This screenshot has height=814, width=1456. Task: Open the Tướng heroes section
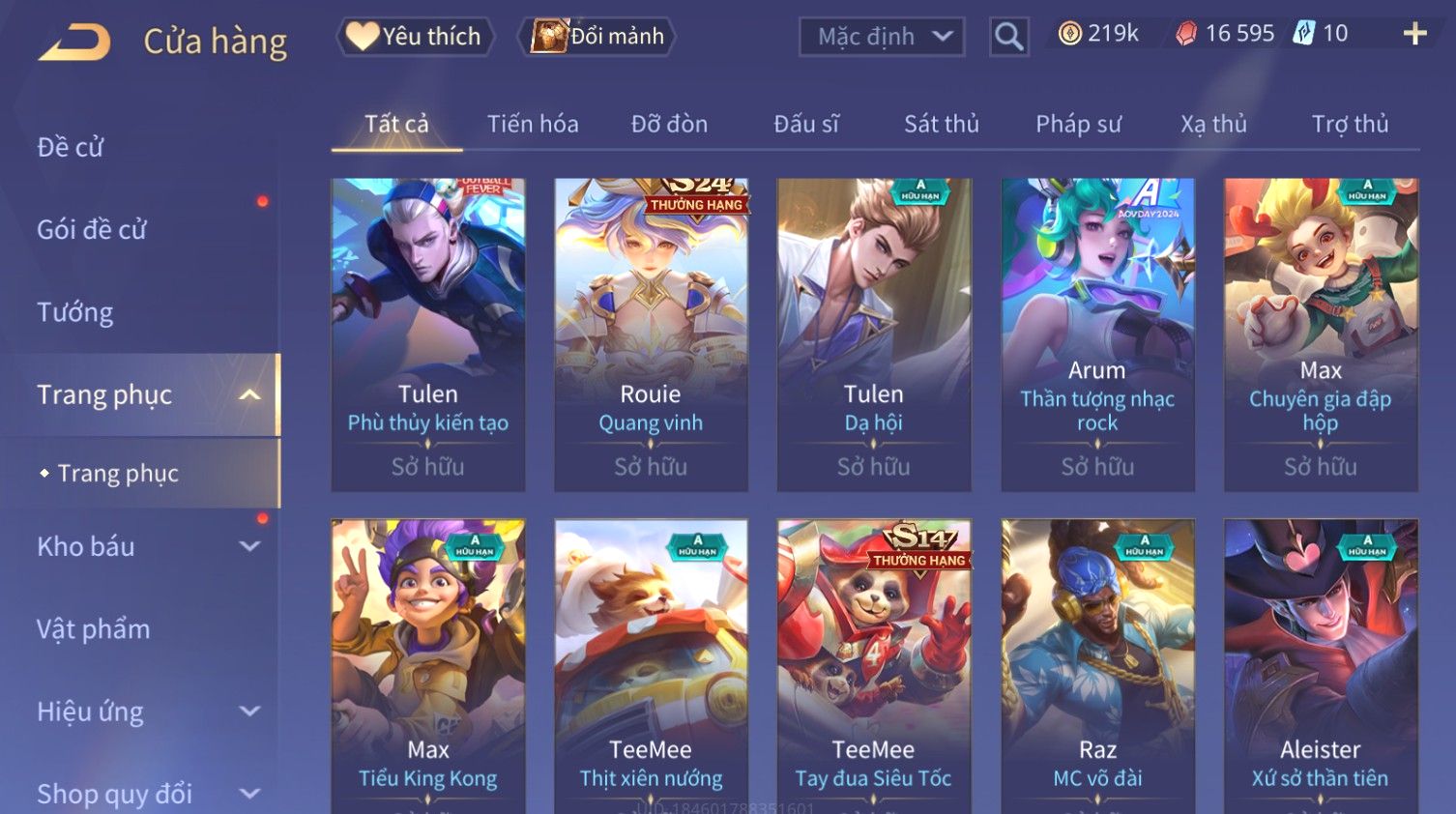[x=75, y=312]
